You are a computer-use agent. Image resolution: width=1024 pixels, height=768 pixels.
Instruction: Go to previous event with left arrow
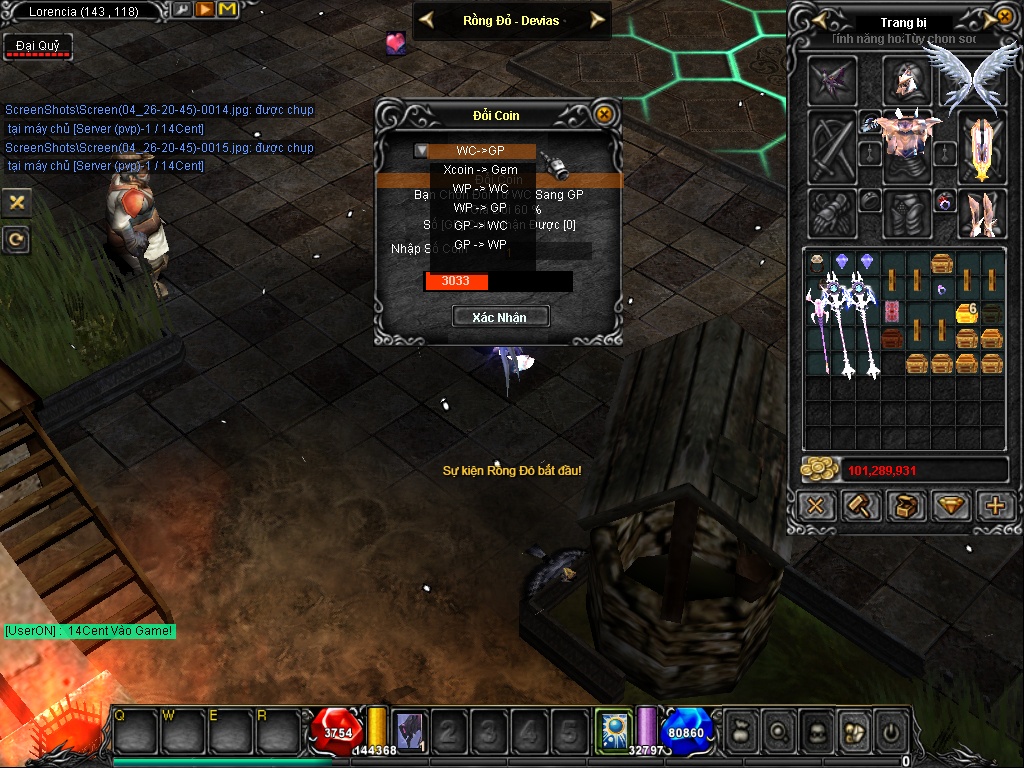[x=426, y=20]
